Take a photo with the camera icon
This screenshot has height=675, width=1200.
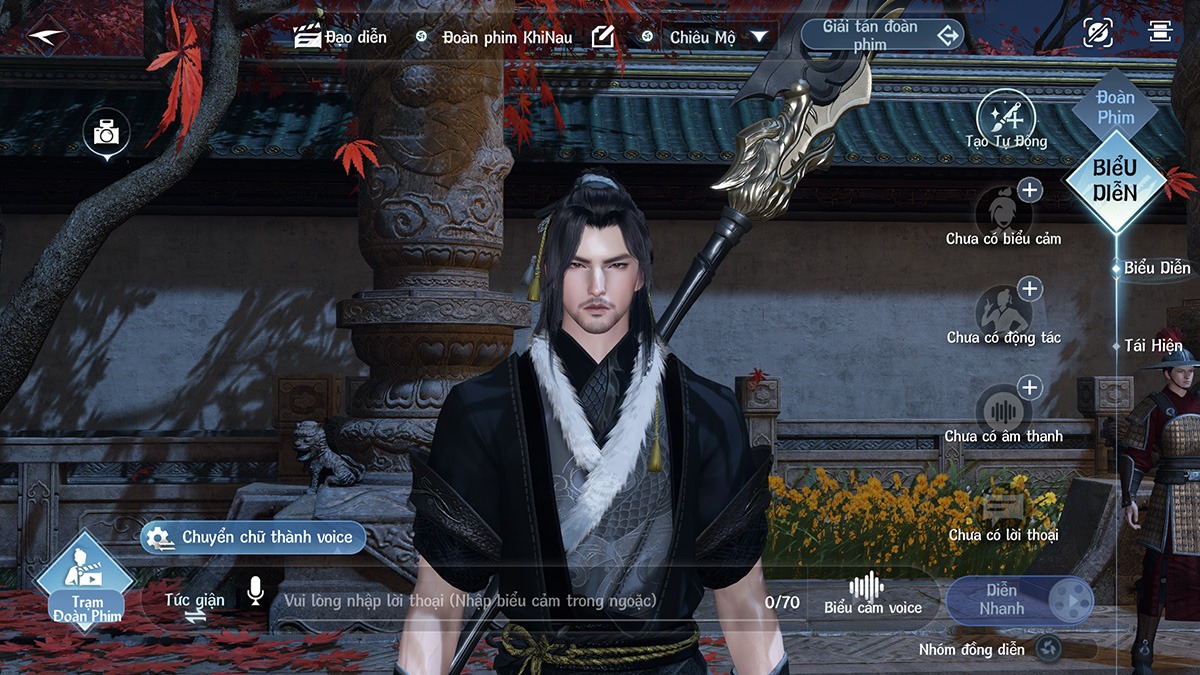pyautogui.click(x=106, y=133)
